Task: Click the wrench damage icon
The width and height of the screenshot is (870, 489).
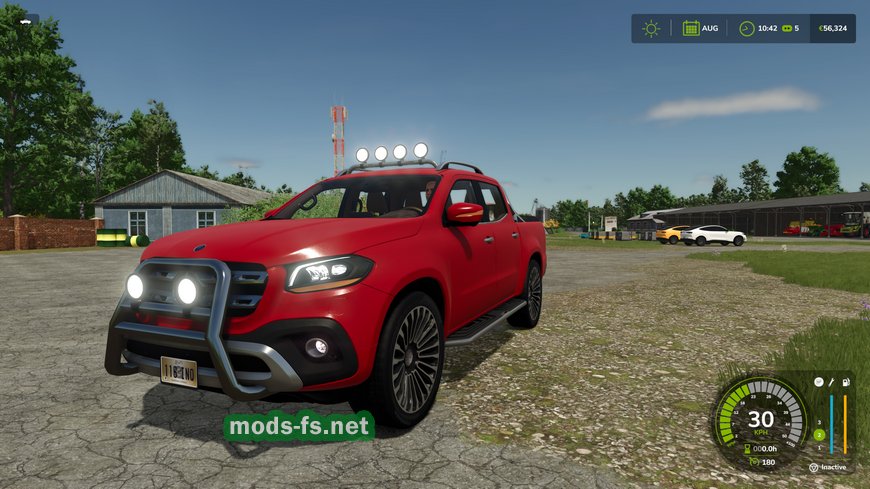Action: [831, 382]
